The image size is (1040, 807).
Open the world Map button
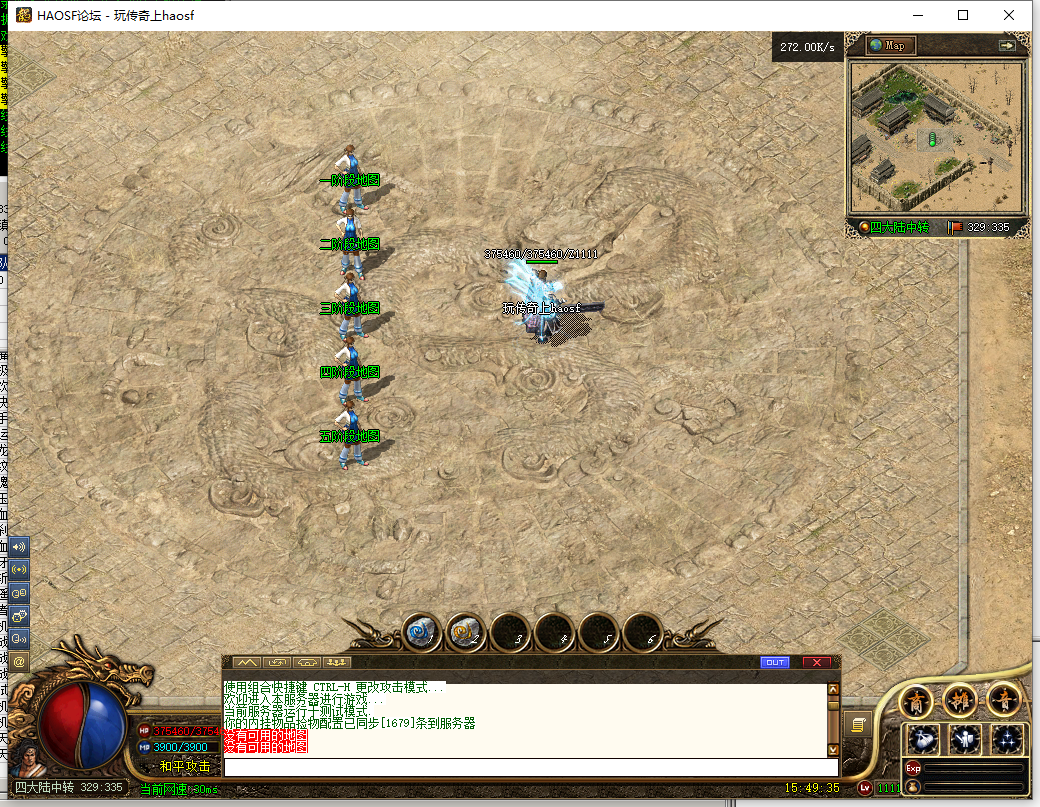pos(890,45)
